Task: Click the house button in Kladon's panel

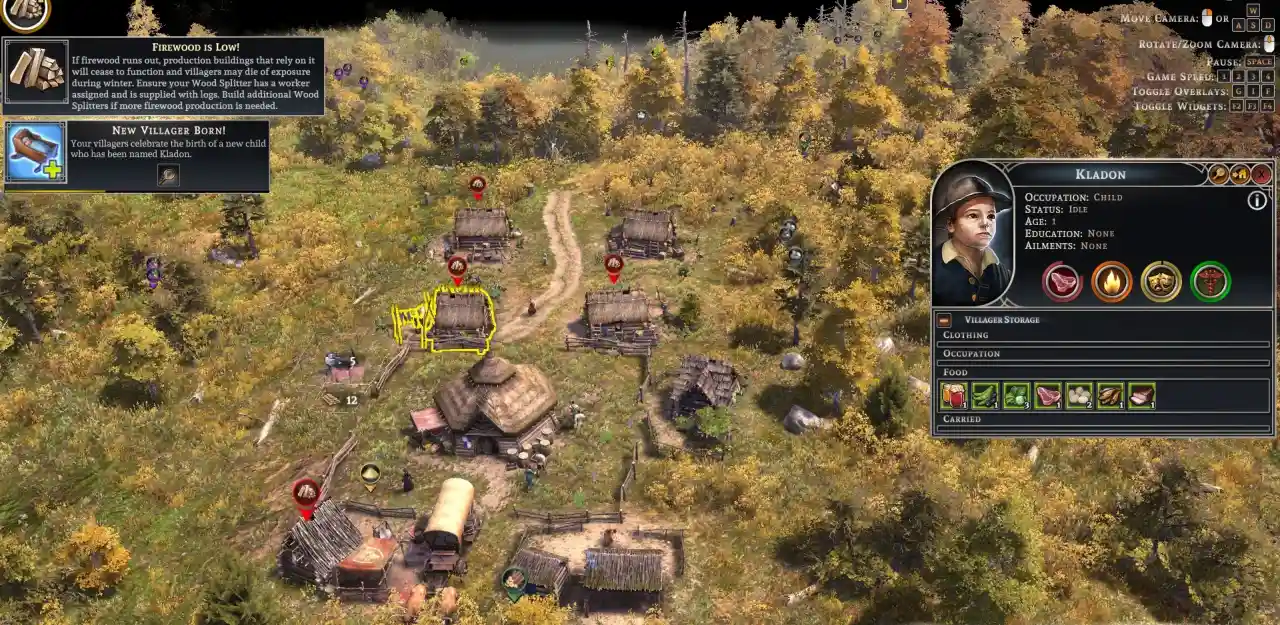Action: click(x=1240, y=174)
